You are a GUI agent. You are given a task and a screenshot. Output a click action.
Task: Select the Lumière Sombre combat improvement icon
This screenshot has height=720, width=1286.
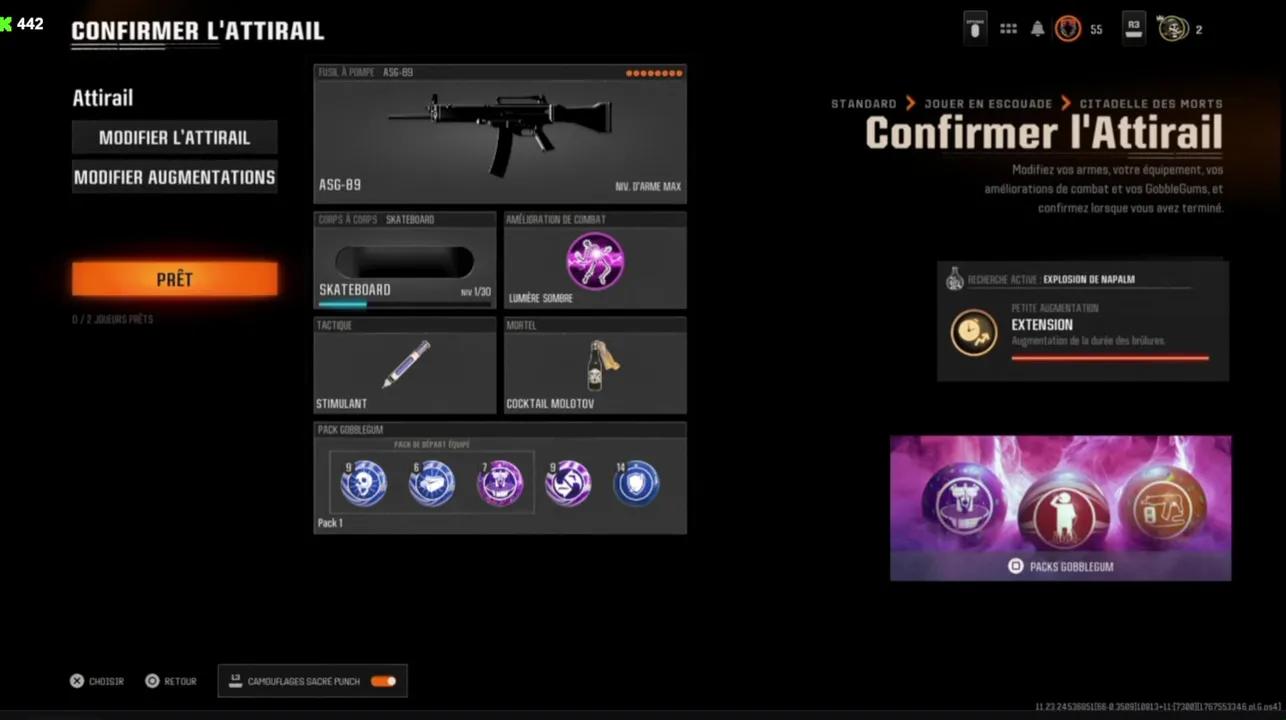tap(594, 262)
